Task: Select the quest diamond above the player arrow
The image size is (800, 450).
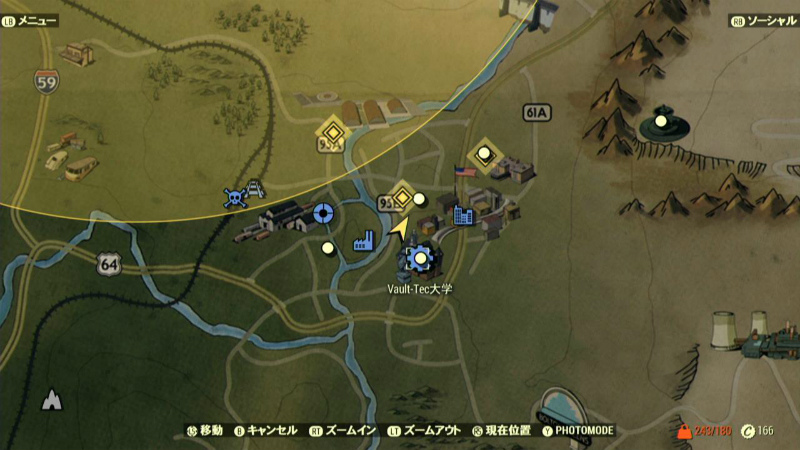Action: [x=402, y=196]
